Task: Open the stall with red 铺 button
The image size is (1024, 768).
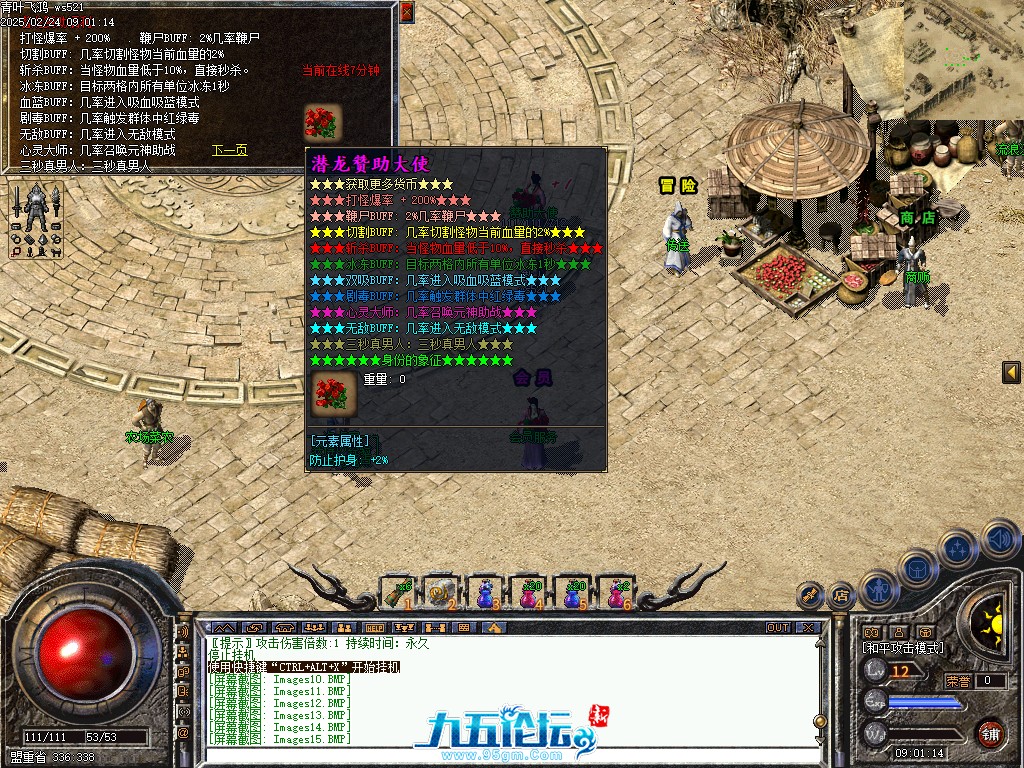Action: [x=990, y=733]
